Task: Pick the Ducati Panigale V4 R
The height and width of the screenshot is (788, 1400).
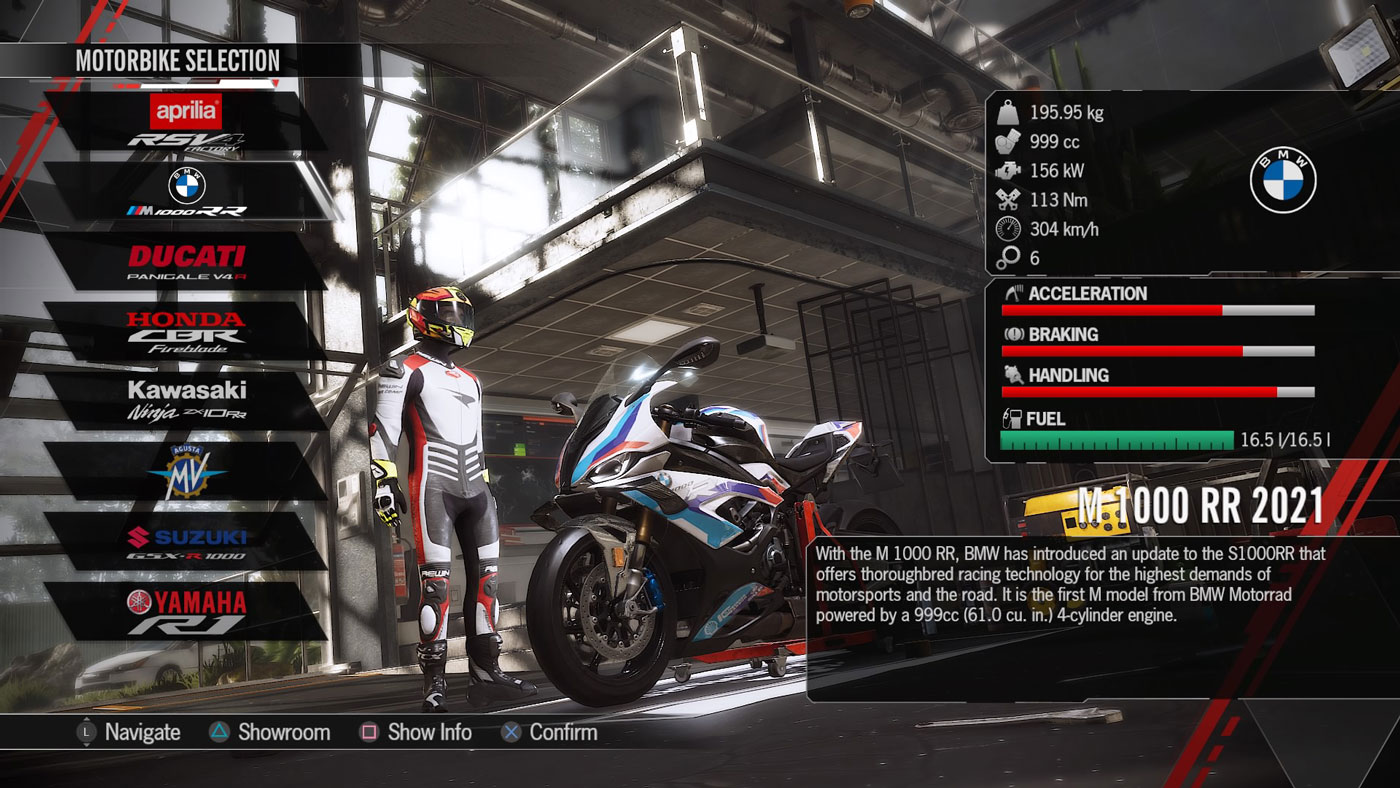Action: tap(186, 262)
